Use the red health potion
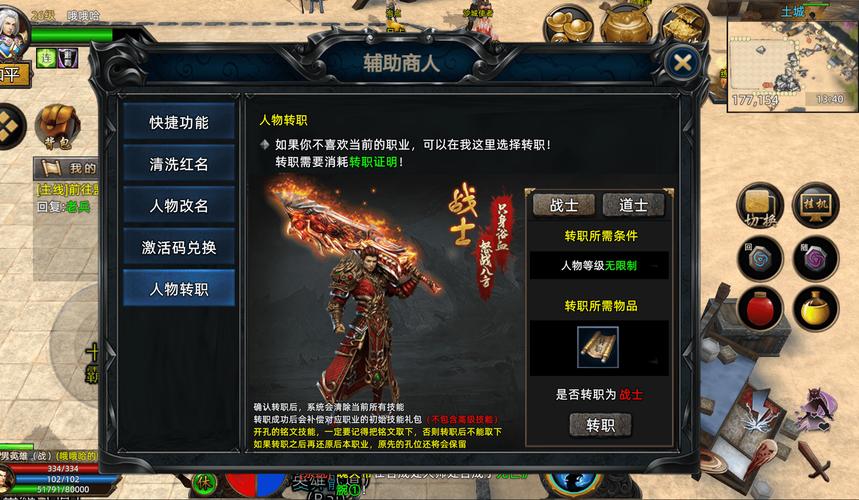 759,308
